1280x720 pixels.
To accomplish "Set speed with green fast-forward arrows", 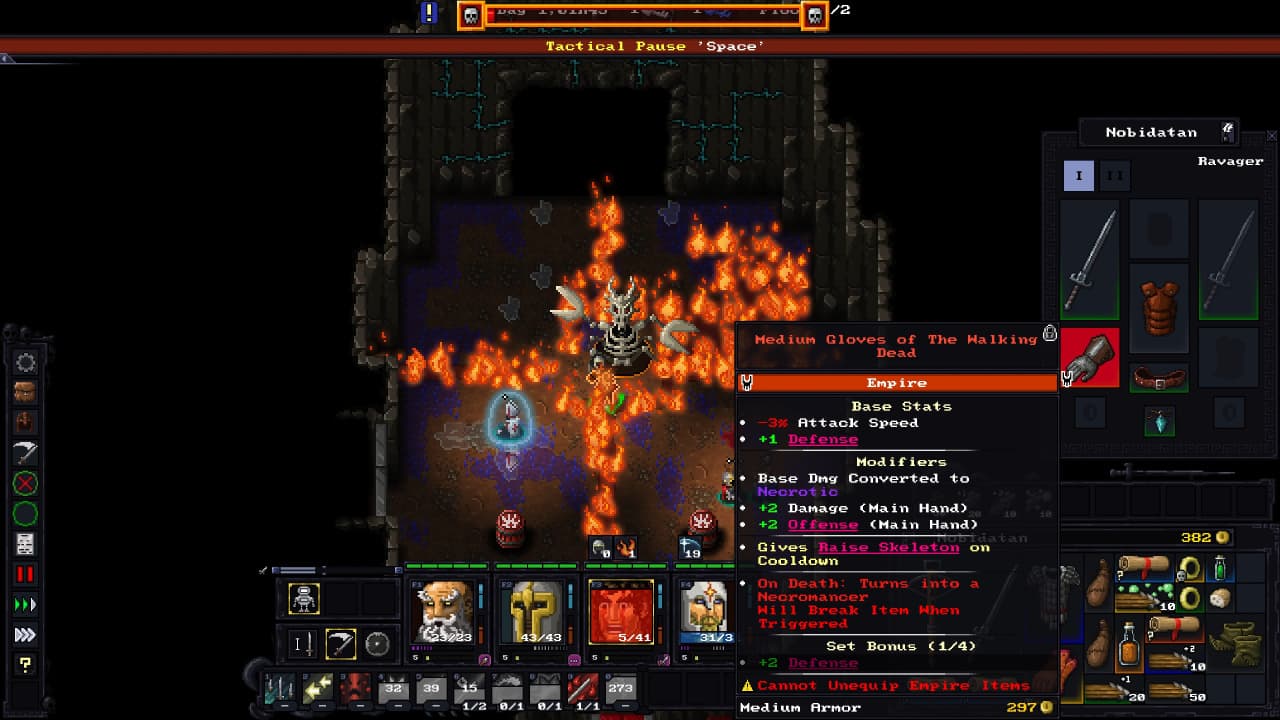I will pos(25,604).
